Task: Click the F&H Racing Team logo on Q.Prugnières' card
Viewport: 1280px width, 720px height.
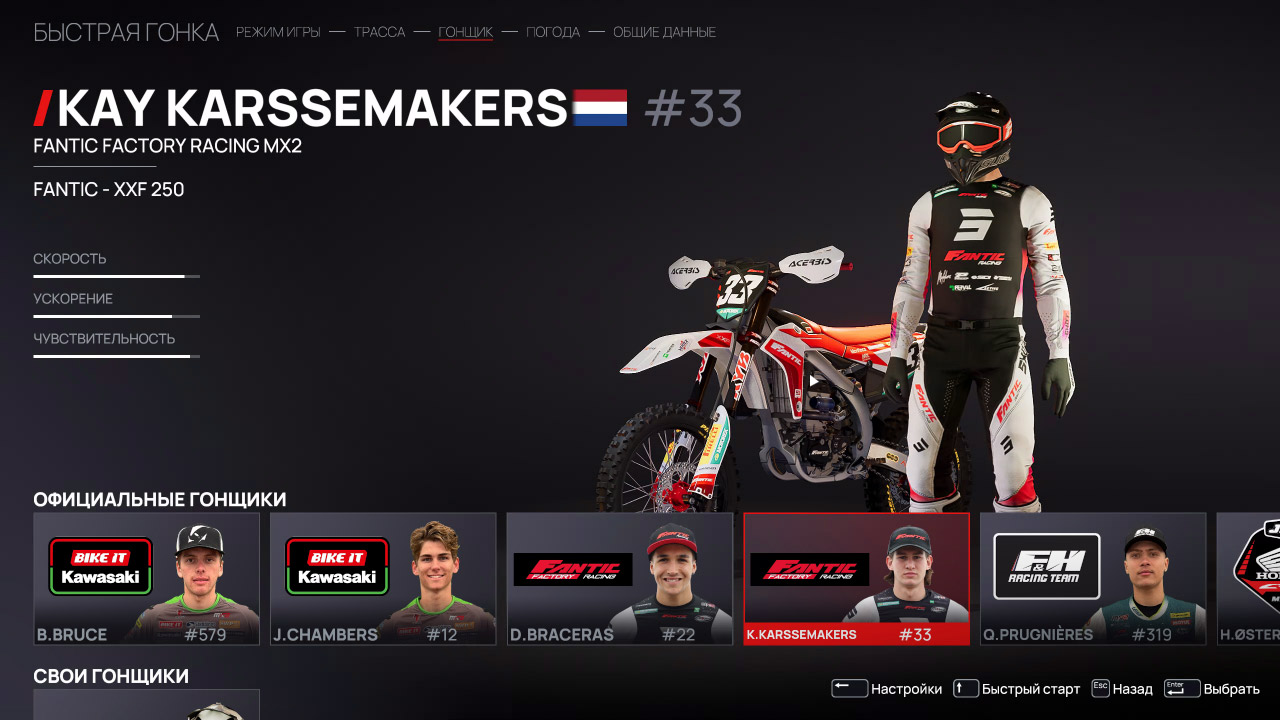Action: tap(1046, 568)
